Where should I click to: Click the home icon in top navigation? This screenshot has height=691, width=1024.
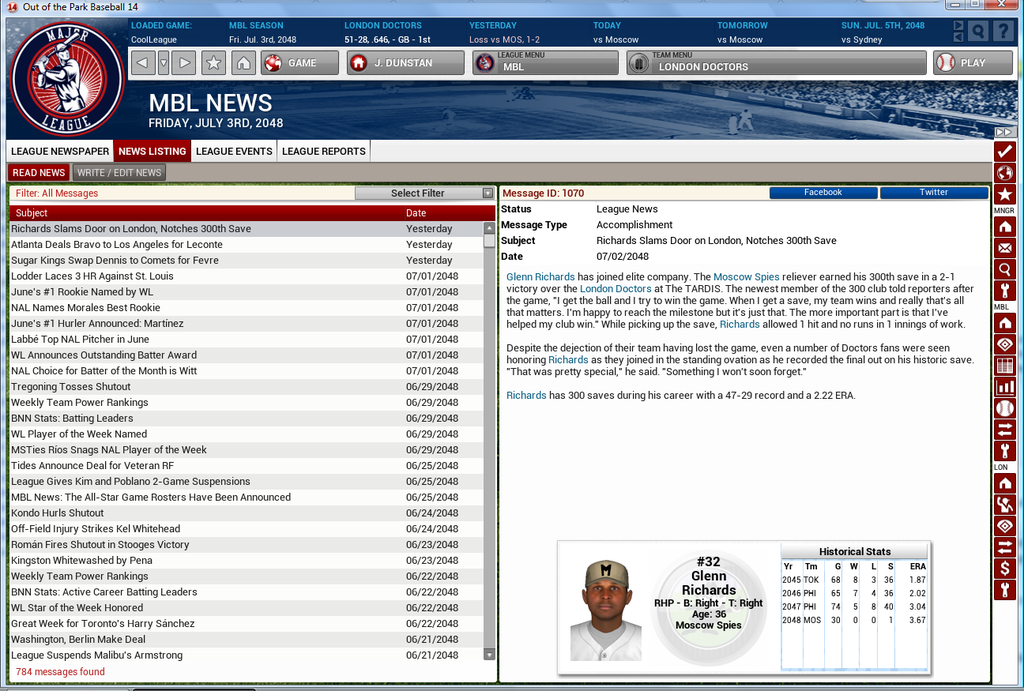(x=243, y=63)
